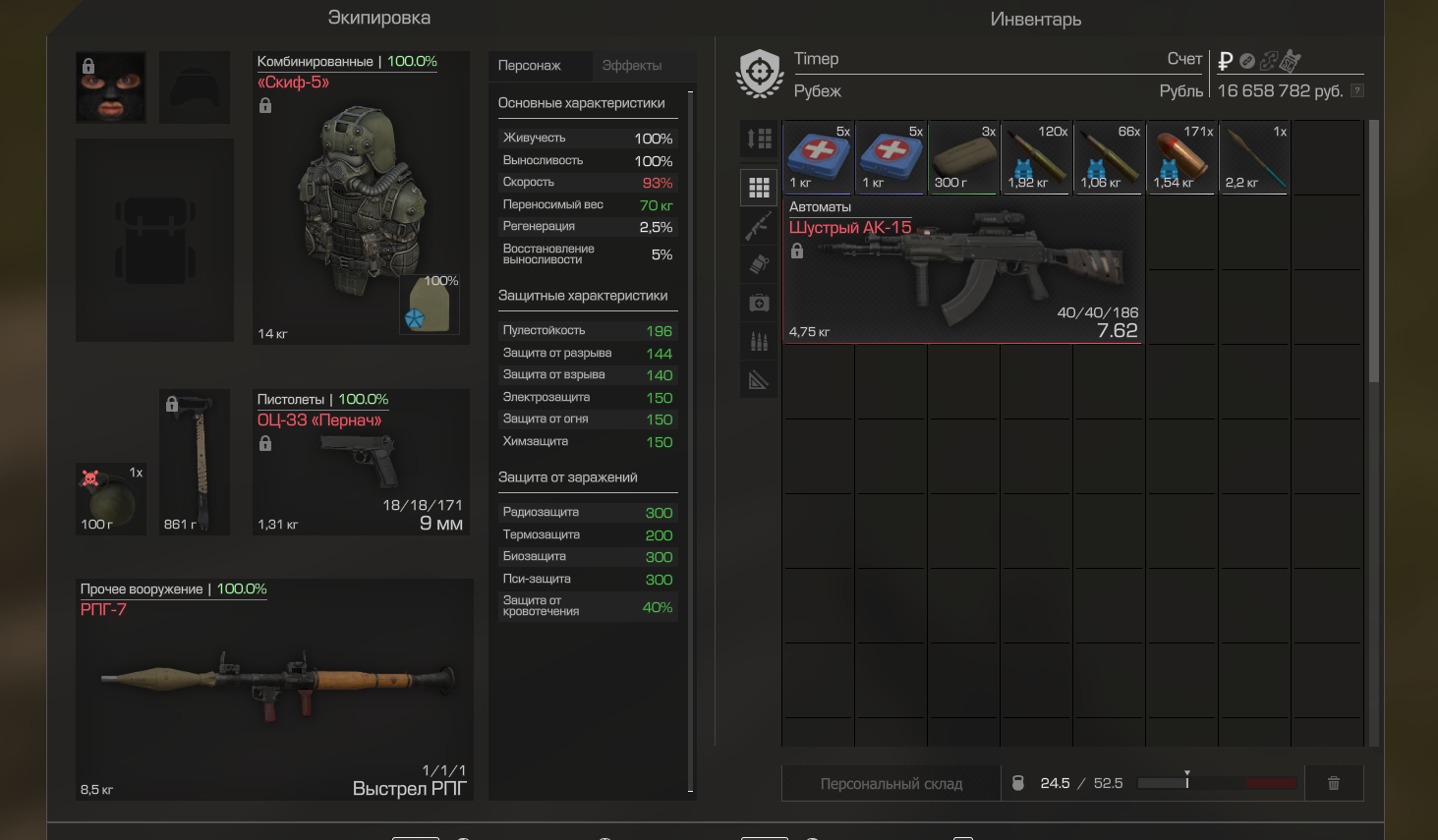Show ammunition category using bullets icon
This screenshot has height=840, width=1438.
point(759,341)
